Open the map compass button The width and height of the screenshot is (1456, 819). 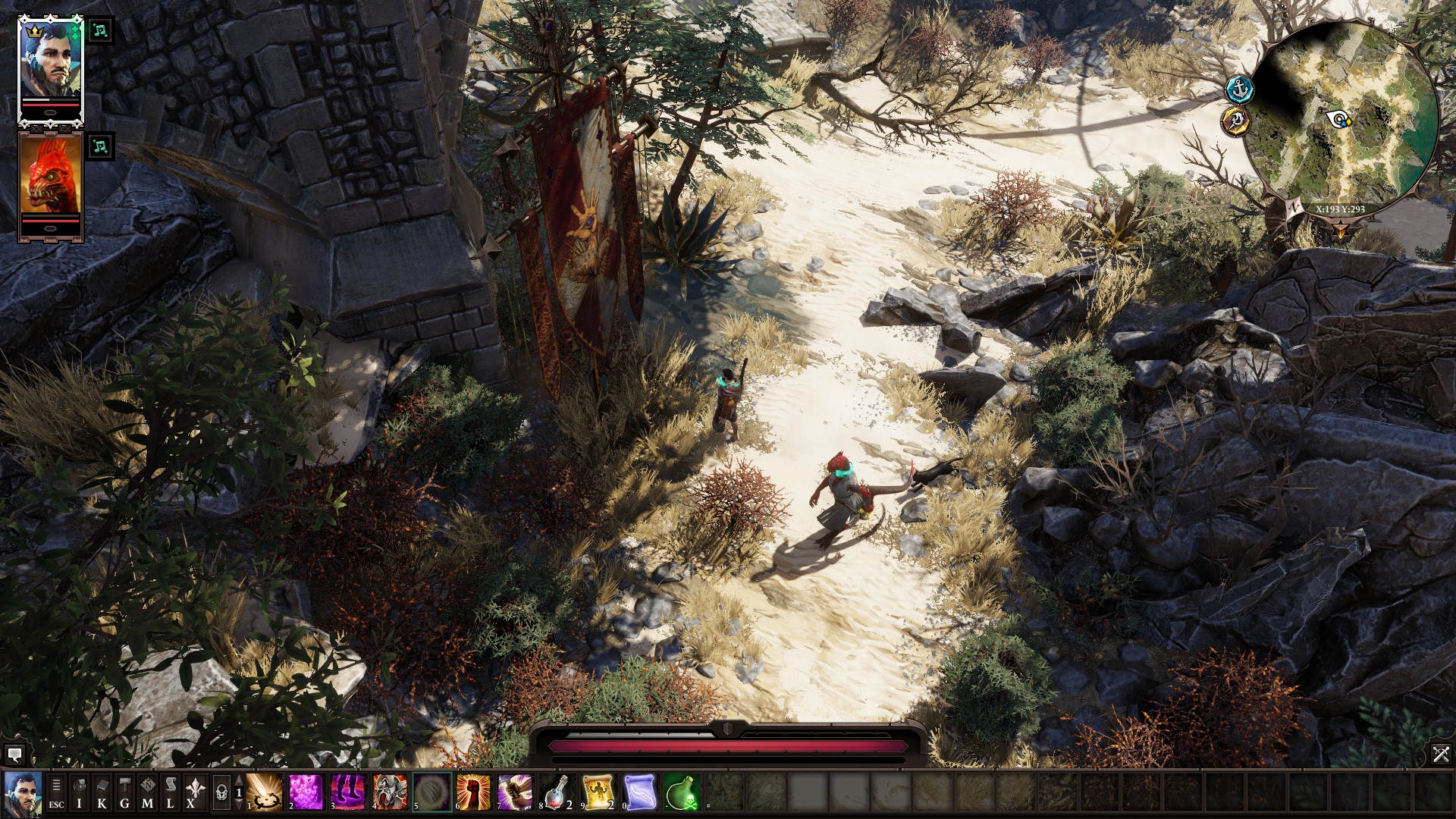pyautogui.click(x=148, y=793)
